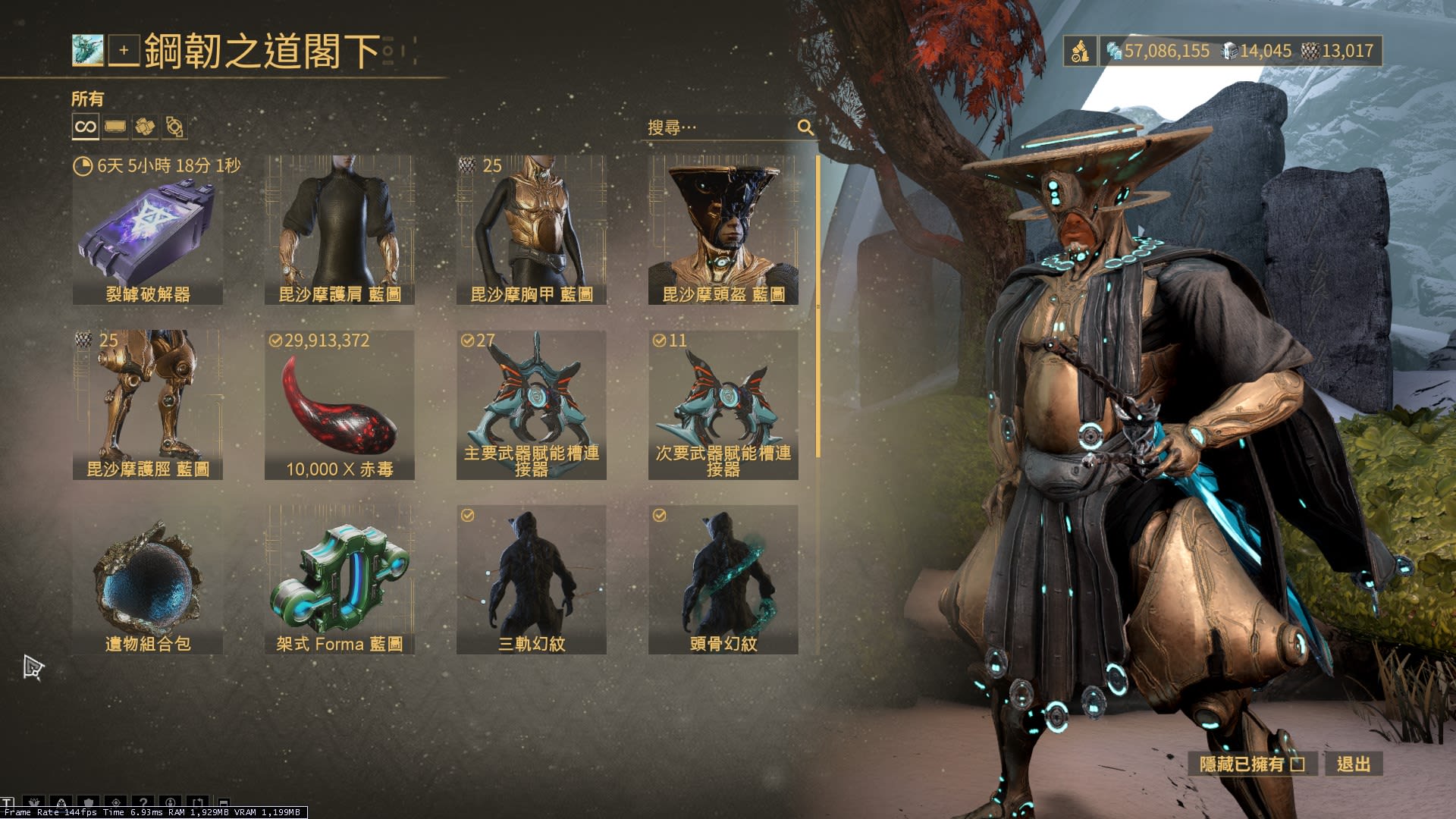Select the 毘沙摩頭盔 藍圖 helmet tile

(723, 230)
